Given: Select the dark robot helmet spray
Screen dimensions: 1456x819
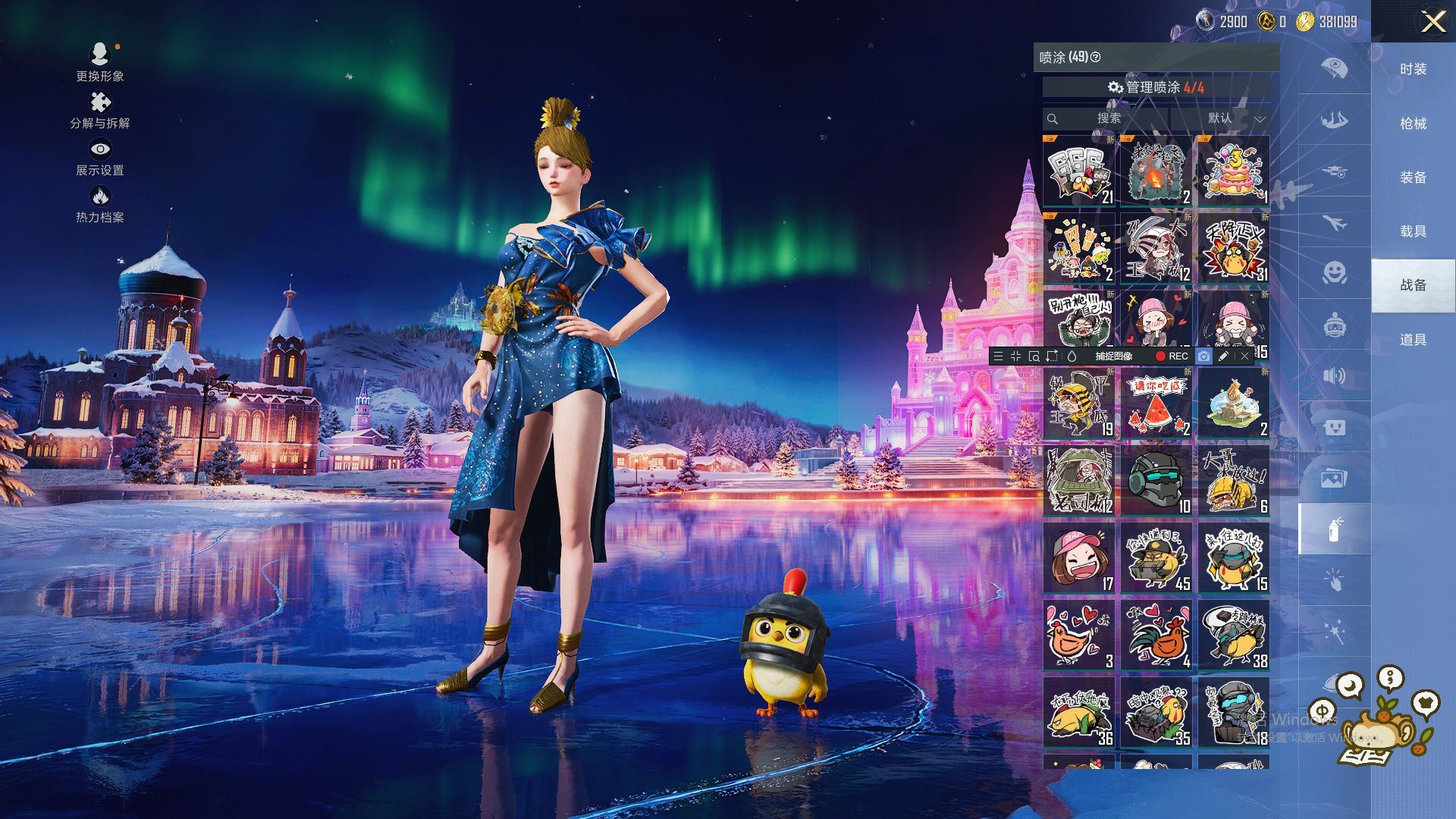Looking at the screenshot, I should point(1156,481).
